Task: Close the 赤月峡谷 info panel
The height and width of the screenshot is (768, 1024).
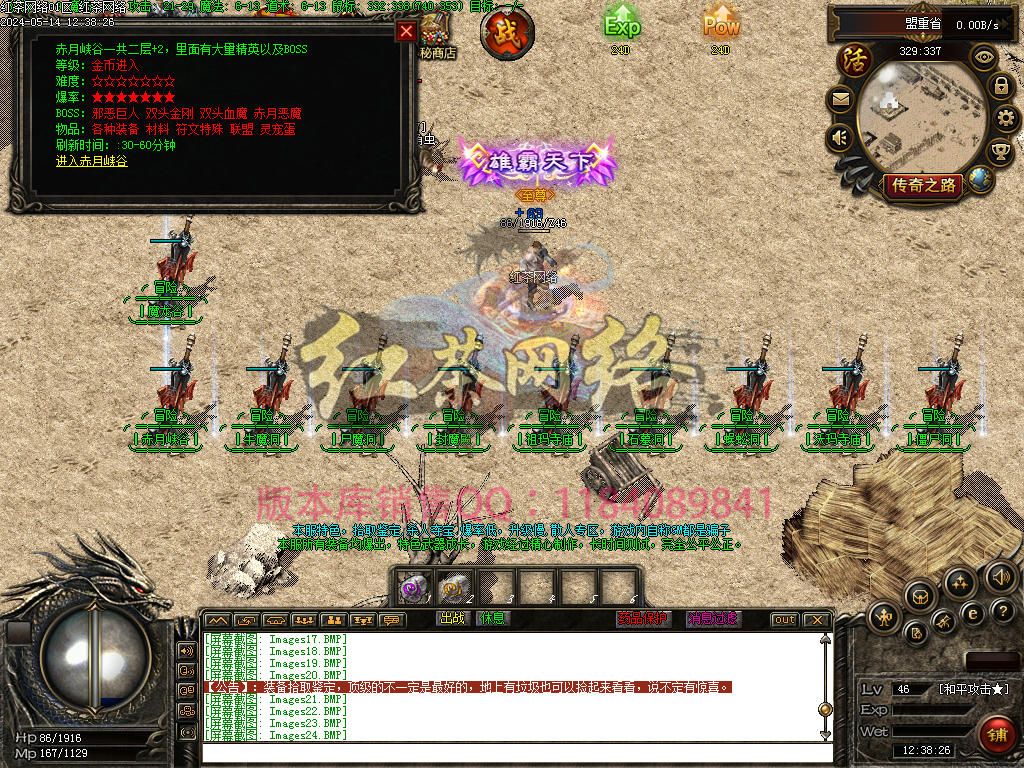Action: 406,31
